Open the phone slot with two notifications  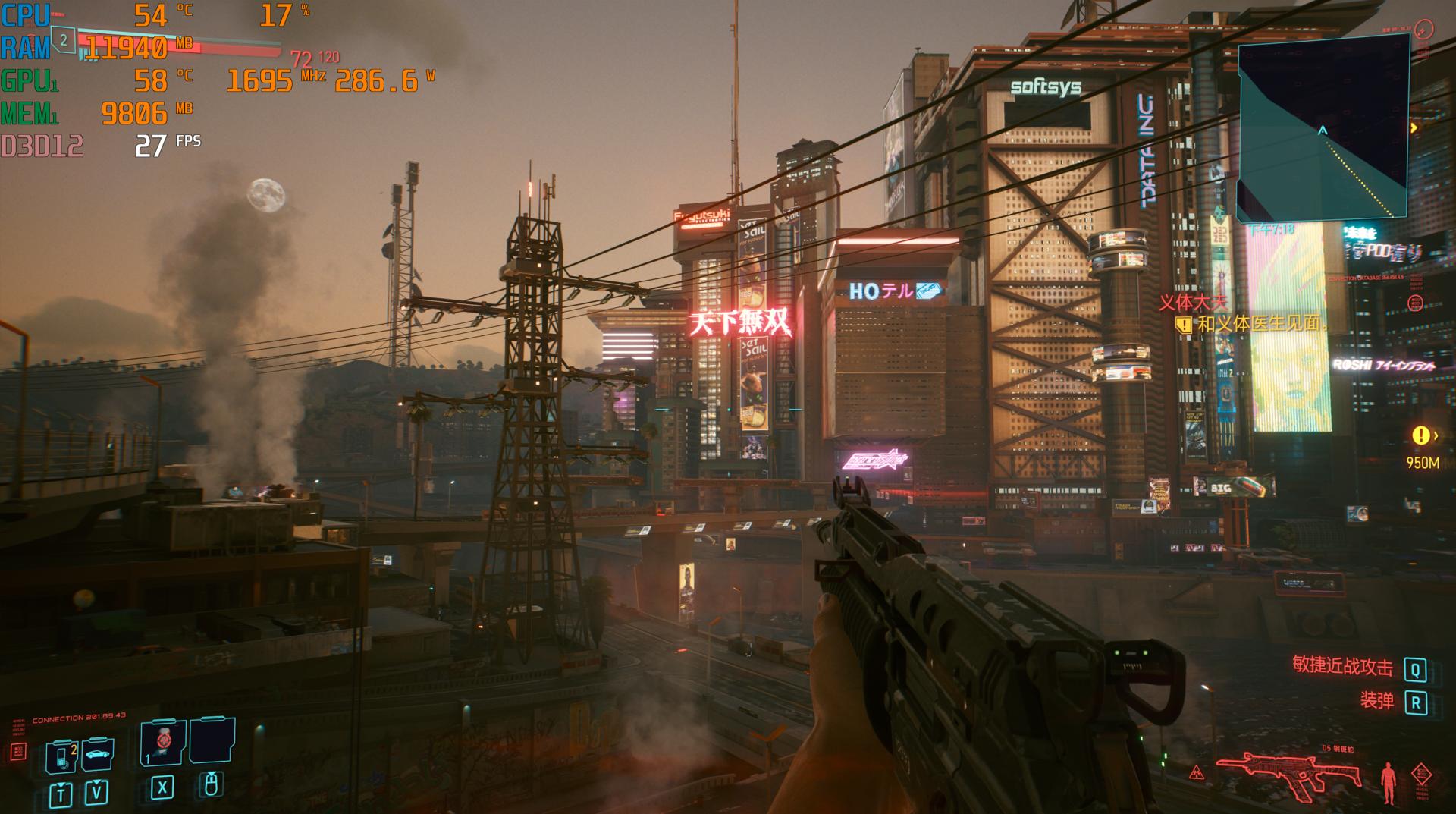tap(62, 756)
